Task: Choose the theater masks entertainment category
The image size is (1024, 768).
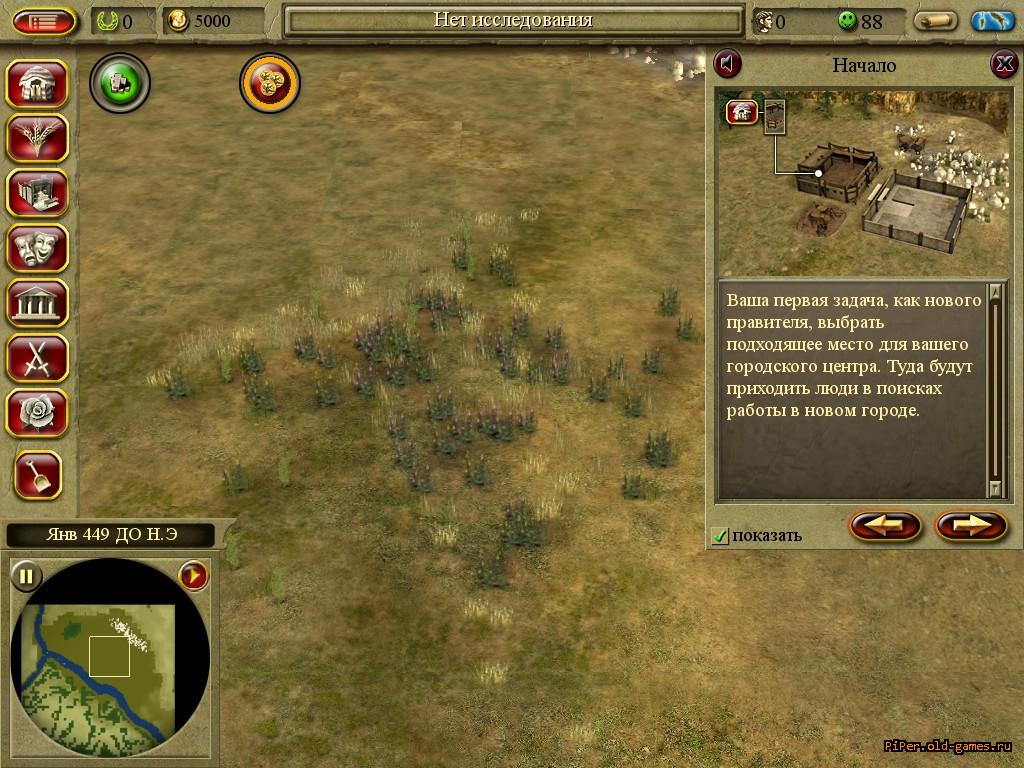Action: (x=38, y=248)
